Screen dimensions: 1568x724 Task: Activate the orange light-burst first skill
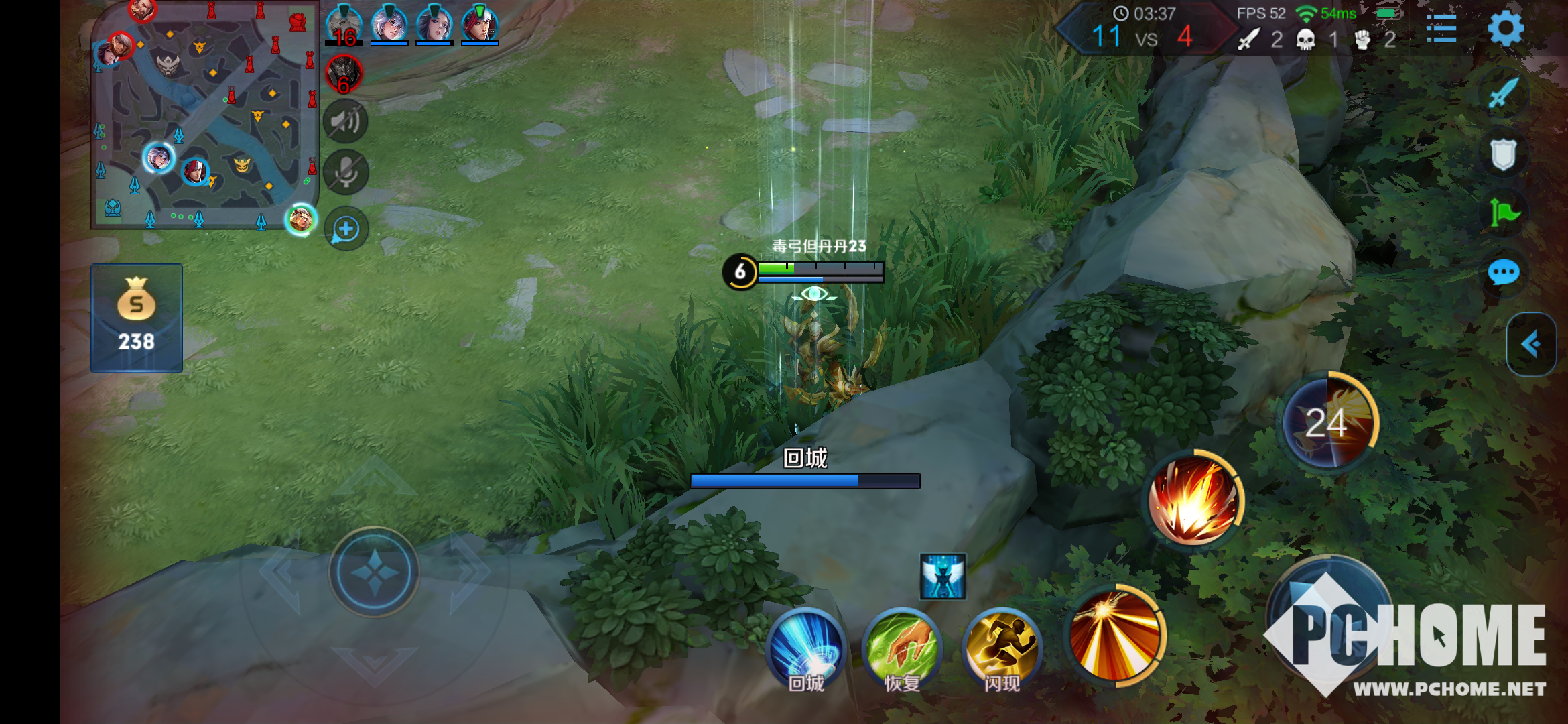(x=1115, y=635)
